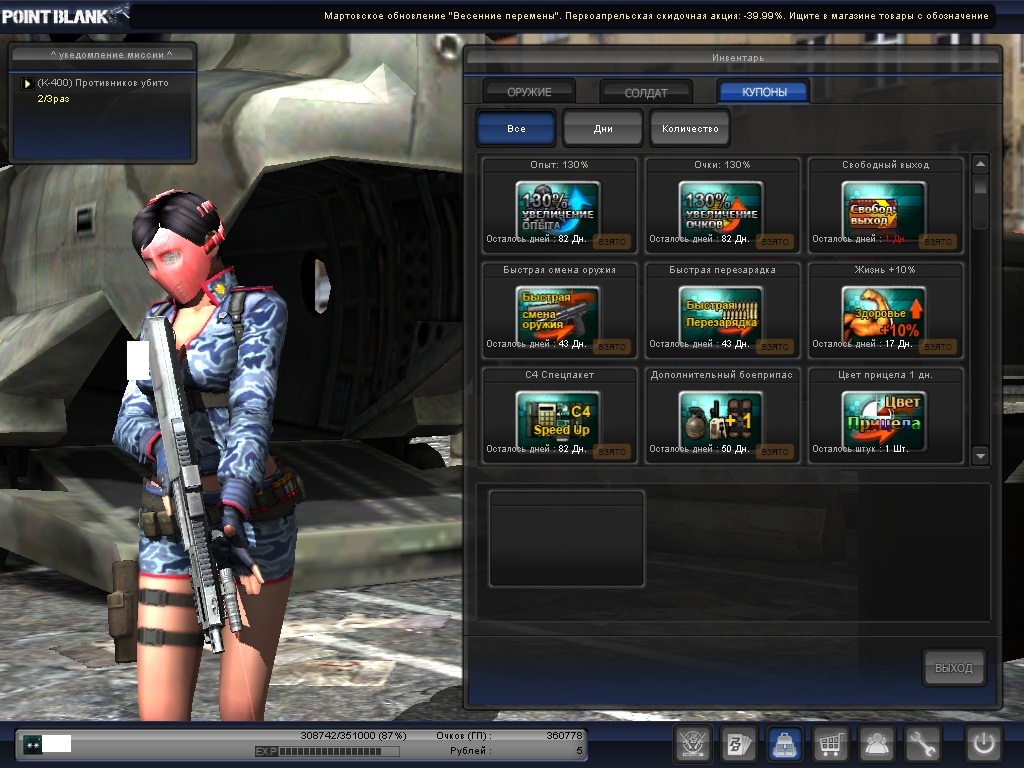
Task: Click the ВЫХОД button in inventory
Action: pyautogui.click(x=953, y=668)
